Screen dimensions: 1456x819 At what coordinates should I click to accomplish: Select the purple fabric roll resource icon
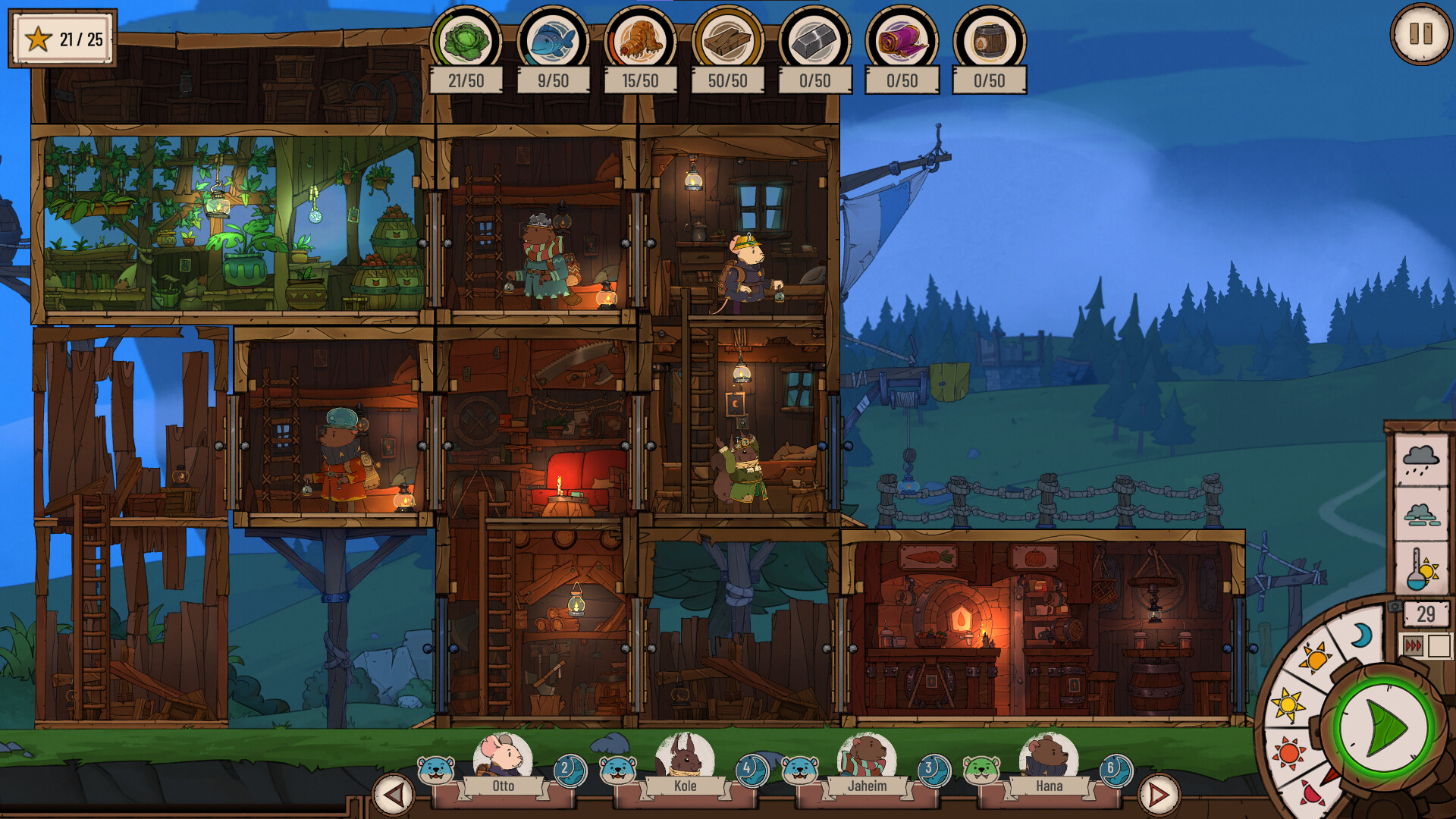[902, 41]
